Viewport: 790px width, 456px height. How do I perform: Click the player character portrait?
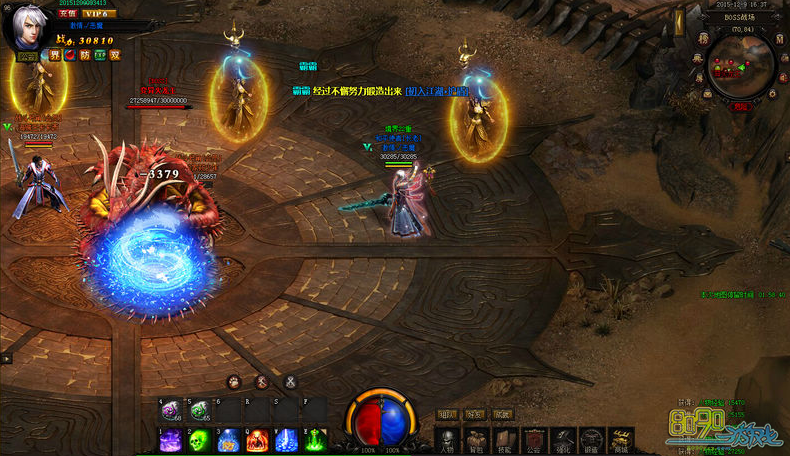[28, 28]
